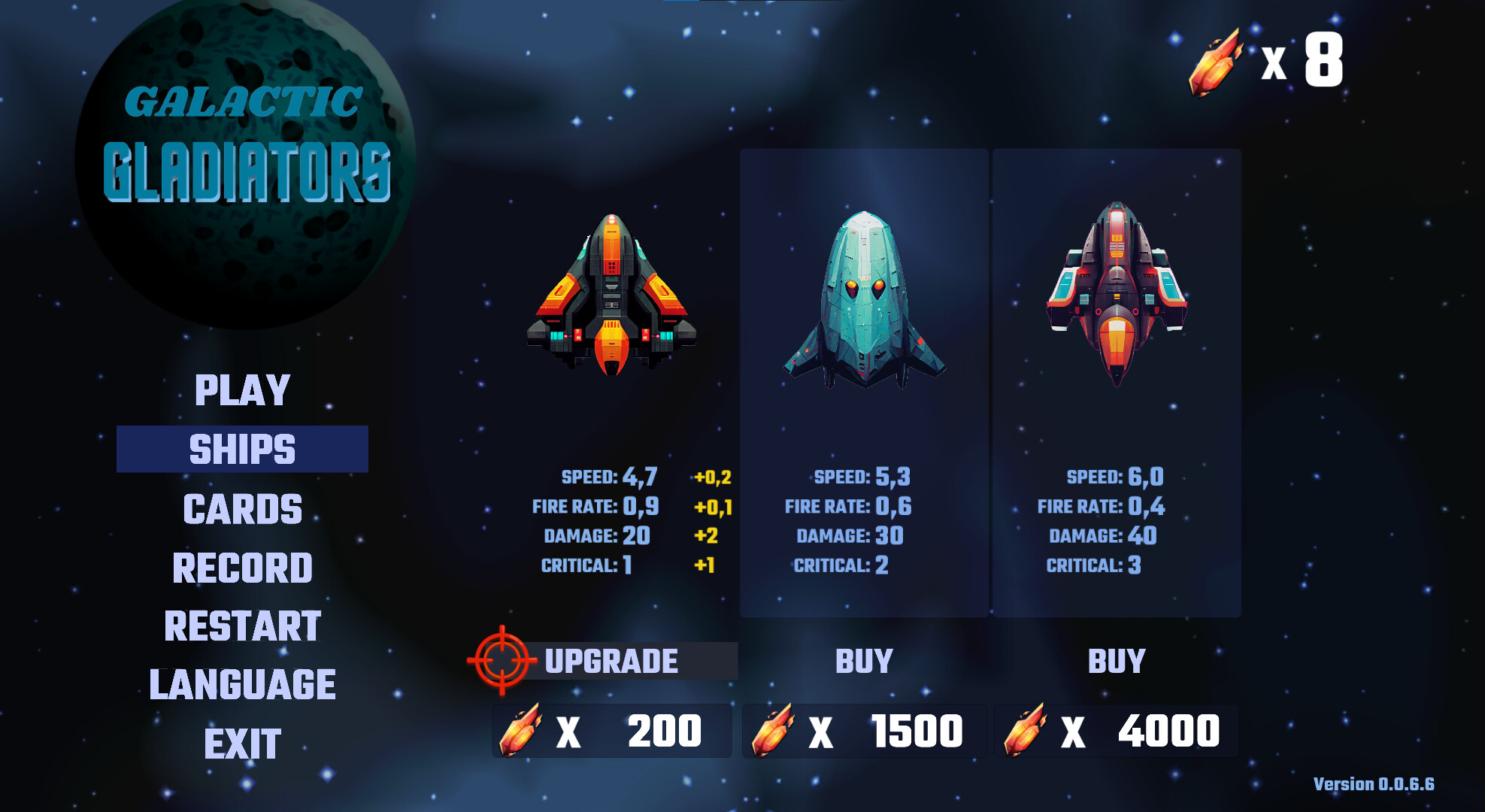Click RESTART in the left menu
Image resolution: width=1485 pixels, height=812 pixels.
coord(242,624)
